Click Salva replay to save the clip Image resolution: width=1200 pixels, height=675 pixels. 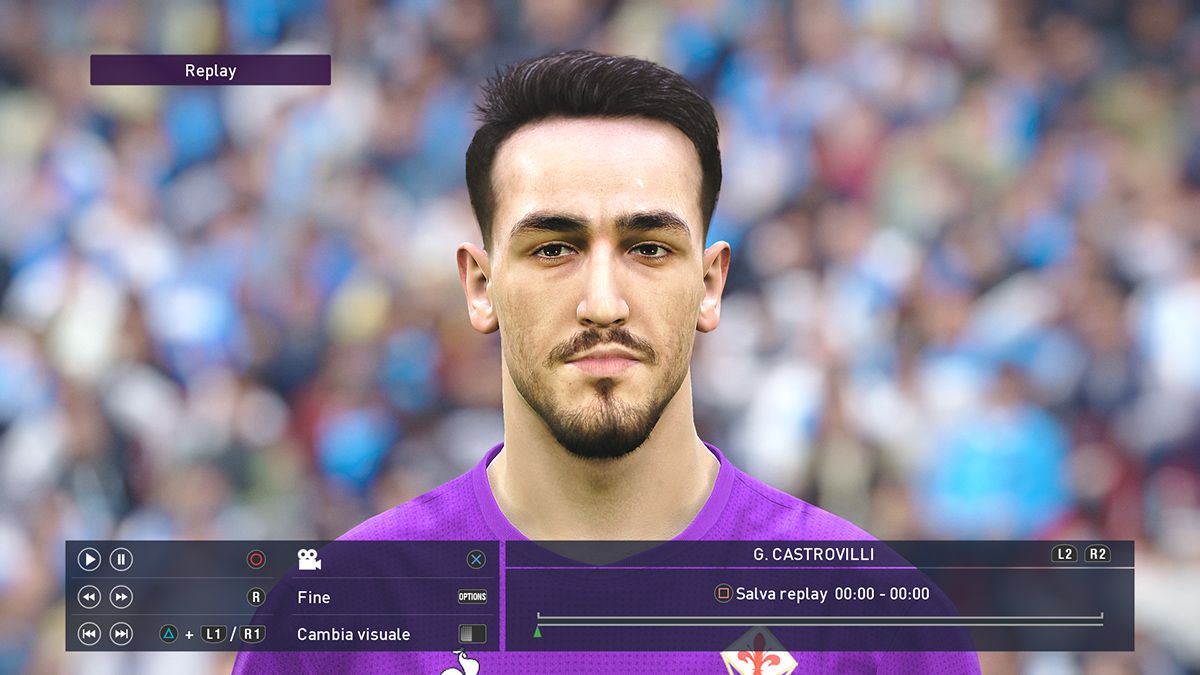[x=781, y=594]
